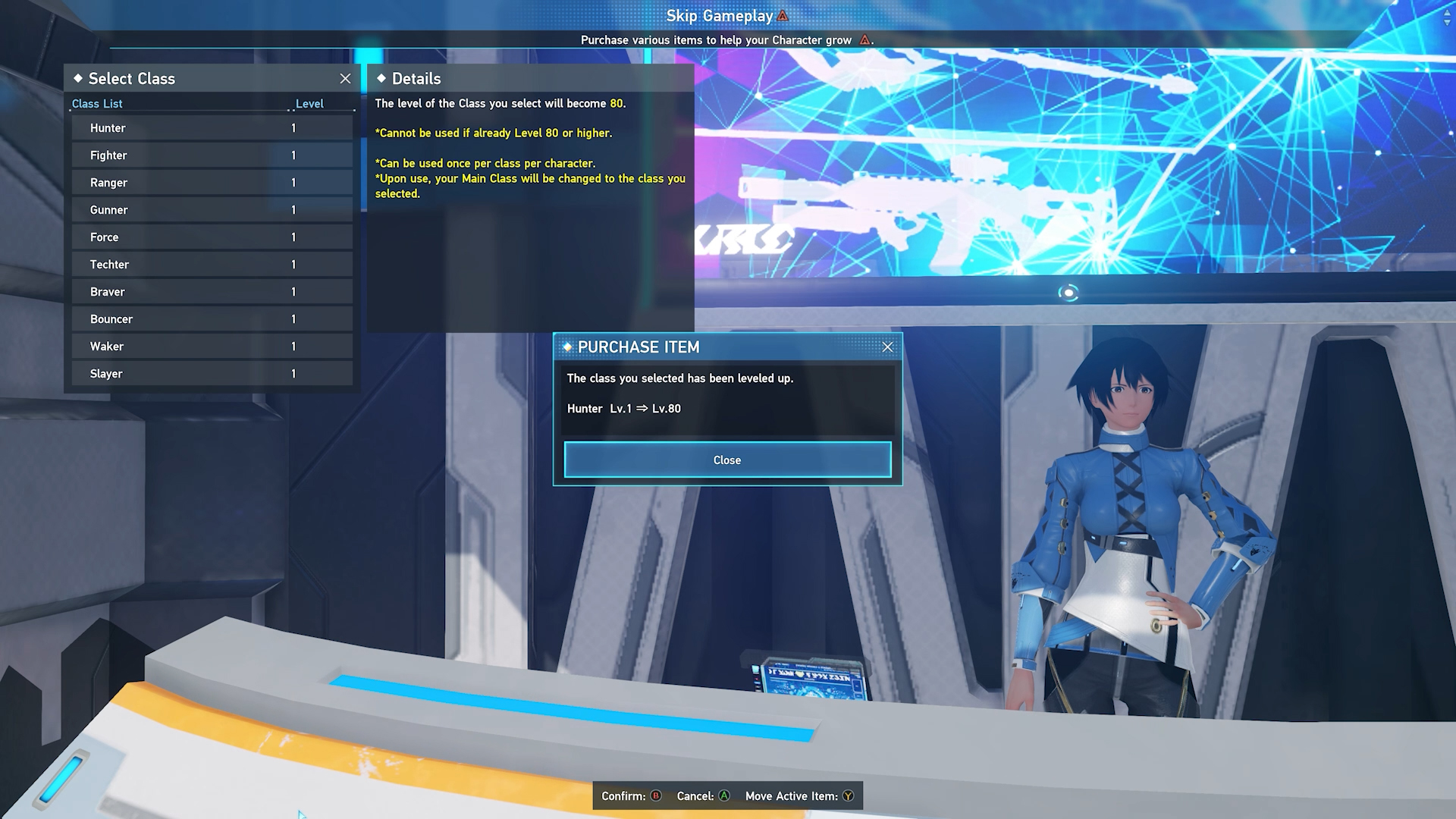Click the warning icon beside Skip Gameplay title
Viewport: 1456px width, 819px height.
click(x=782, y=15)
